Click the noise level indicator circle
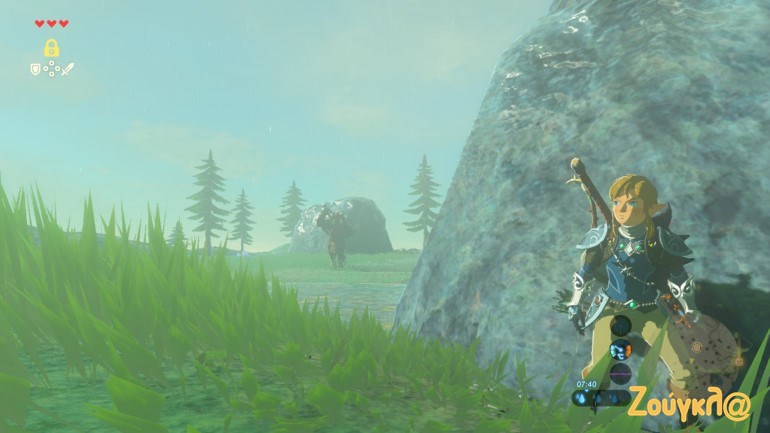The height and width of the screenshot is (433, 770). coord(621,374)
